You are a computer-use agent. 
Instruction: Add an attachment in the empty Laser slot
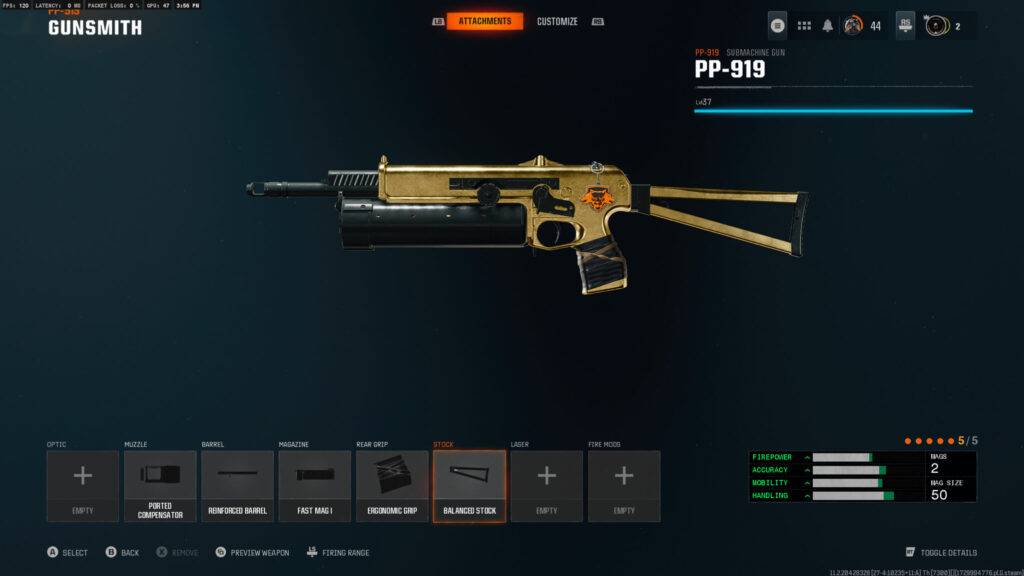546,485
